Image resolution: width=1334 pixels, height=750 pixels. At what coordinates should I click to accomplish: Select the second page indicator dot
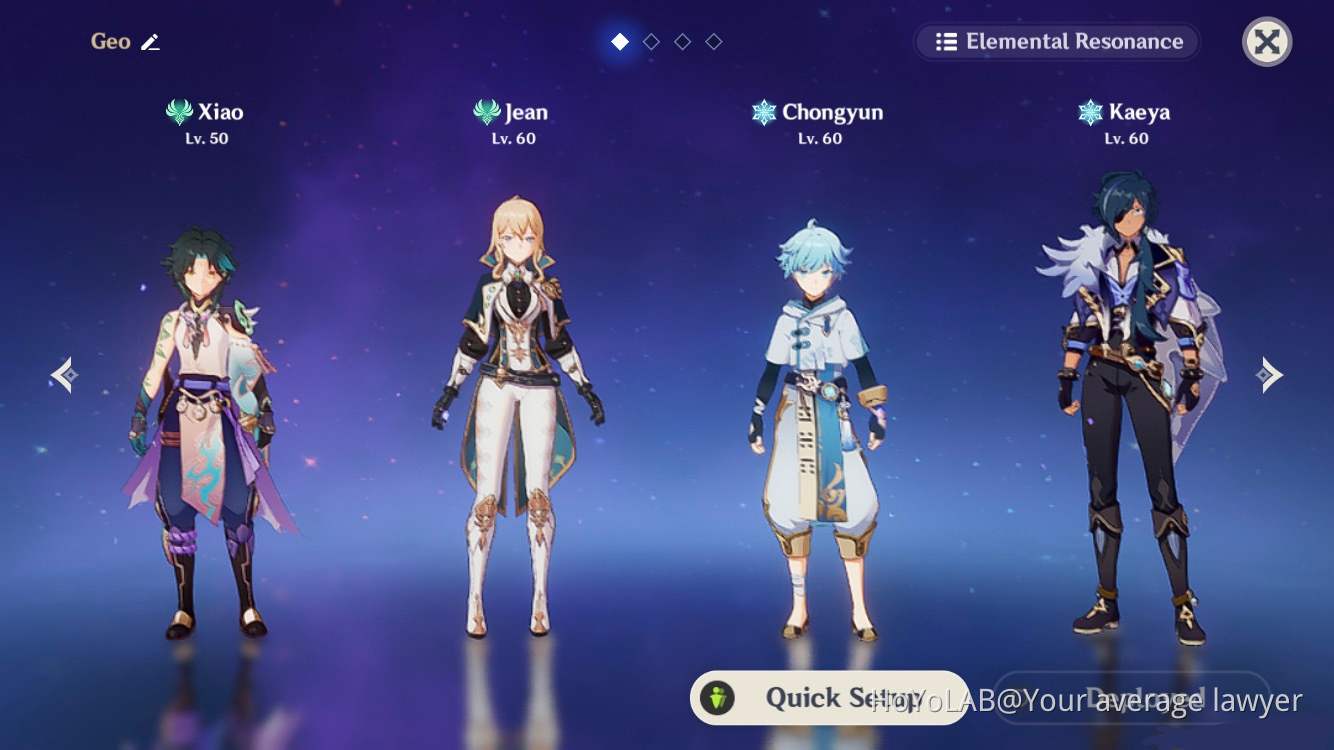click(x=651, y=41)
